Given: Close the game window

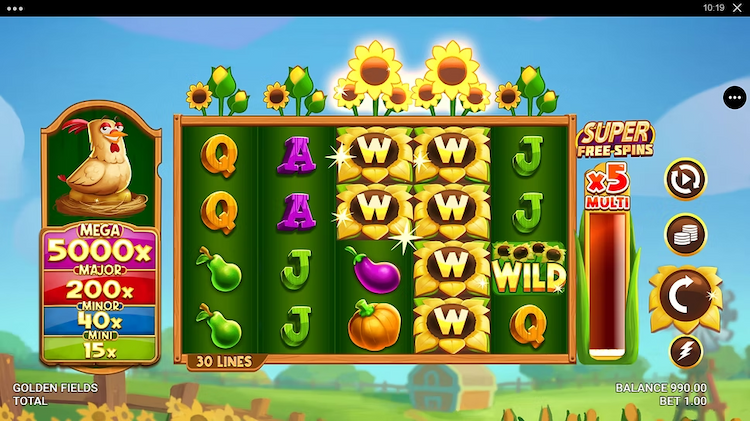Looking at the screenshot, I should pyautogui.click(x=737, y=8).
